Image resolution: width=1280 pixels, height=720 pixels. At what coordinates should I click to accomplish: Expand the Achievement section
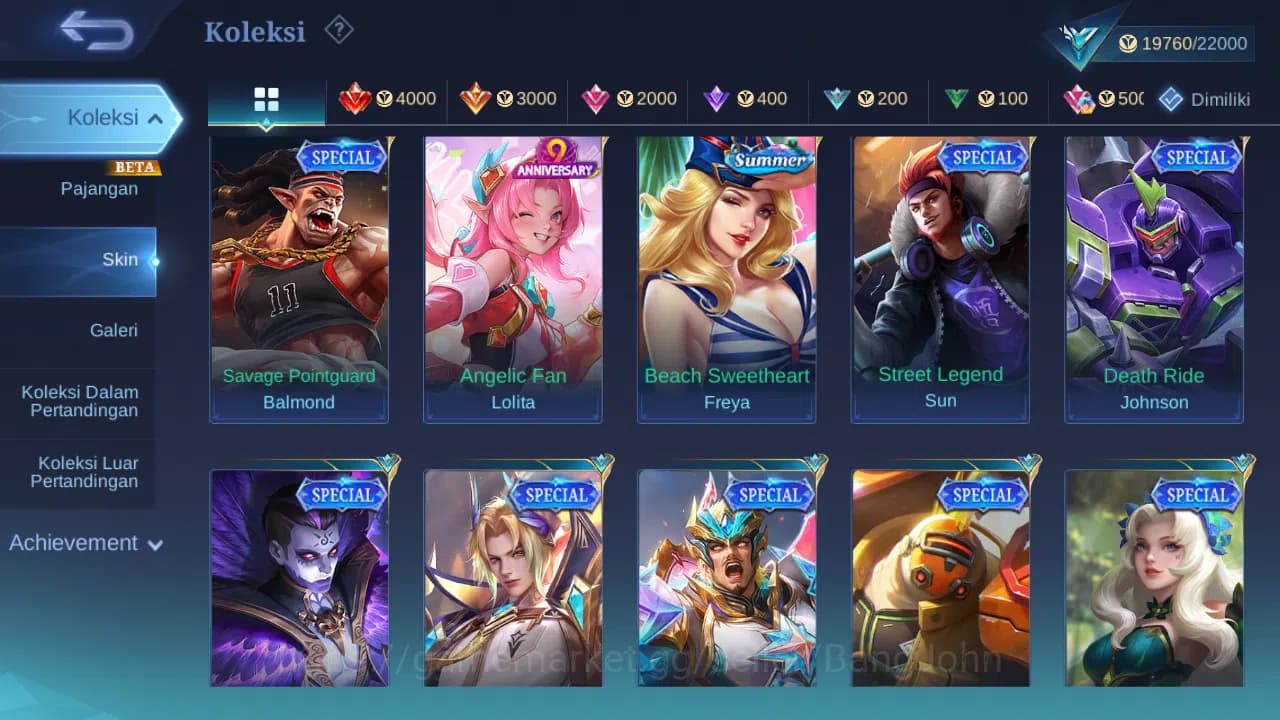[x=85, y=543]
